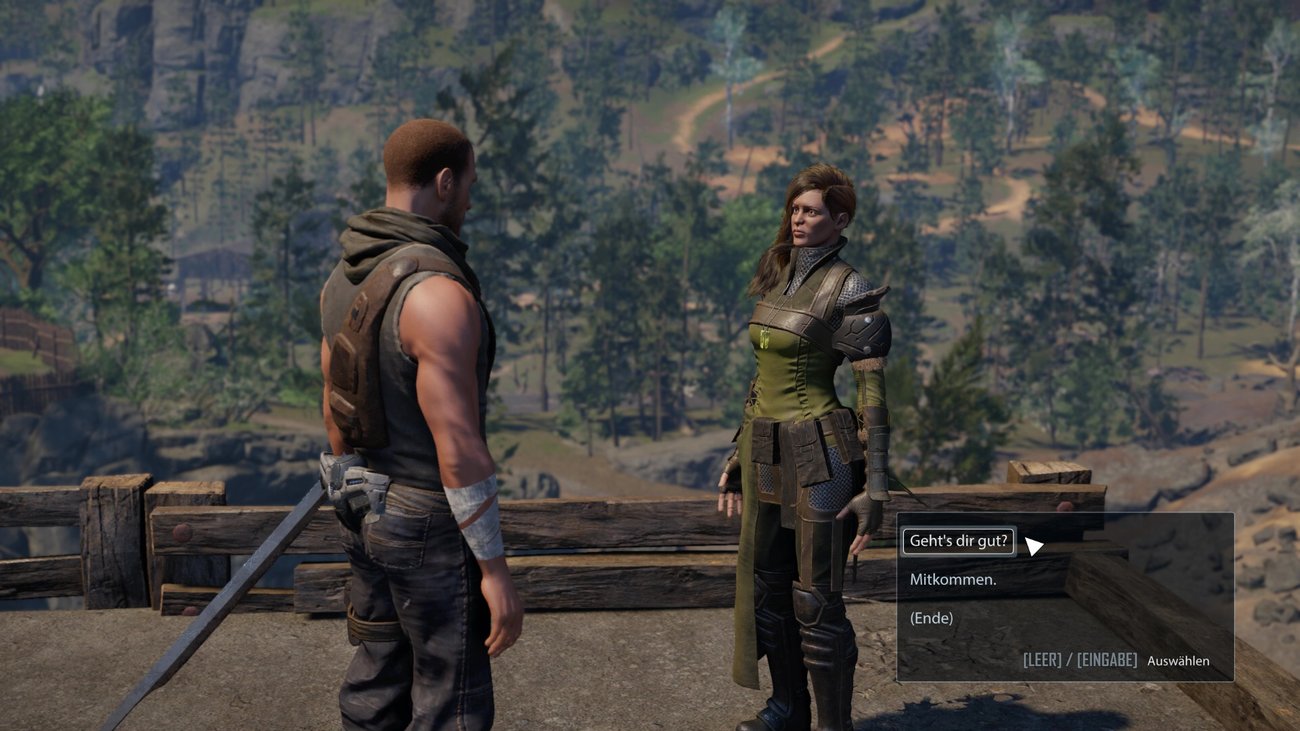
Task: Click the "[EINGABE]" key prompt label
Action: [1108, 660]
